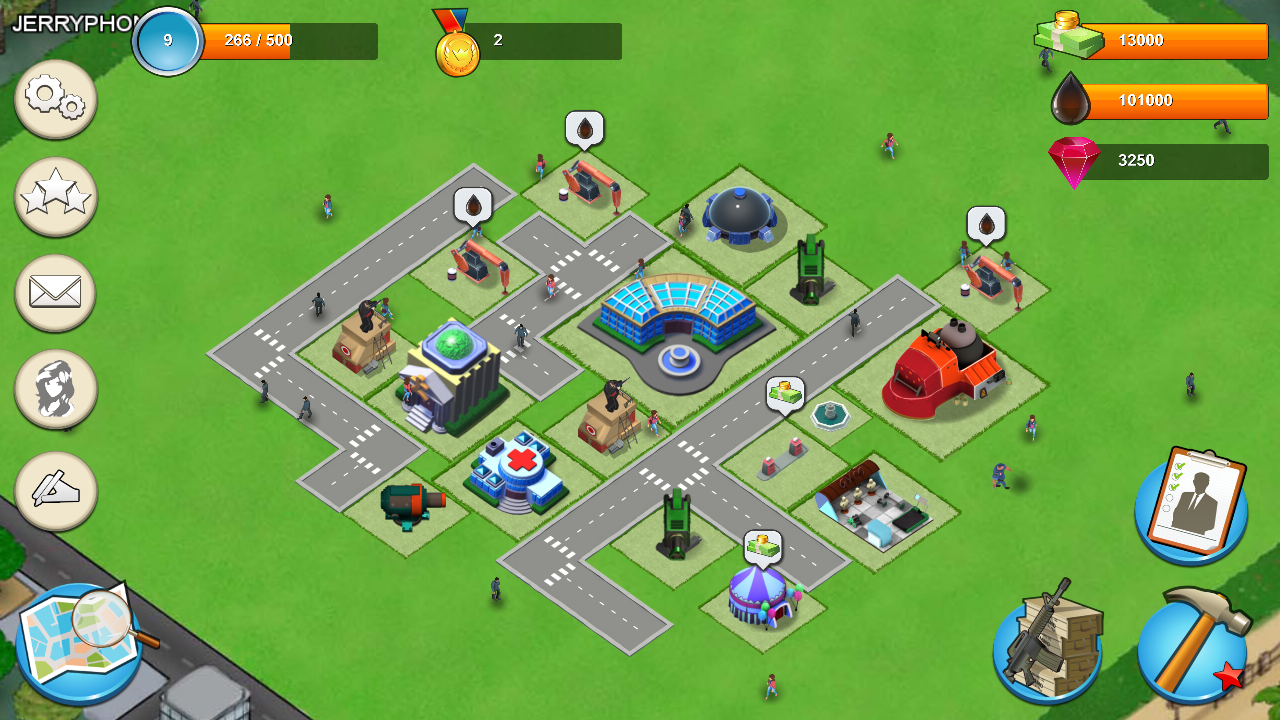
Task: Tap the cash stack currency icon
Action: point(1069,37)
